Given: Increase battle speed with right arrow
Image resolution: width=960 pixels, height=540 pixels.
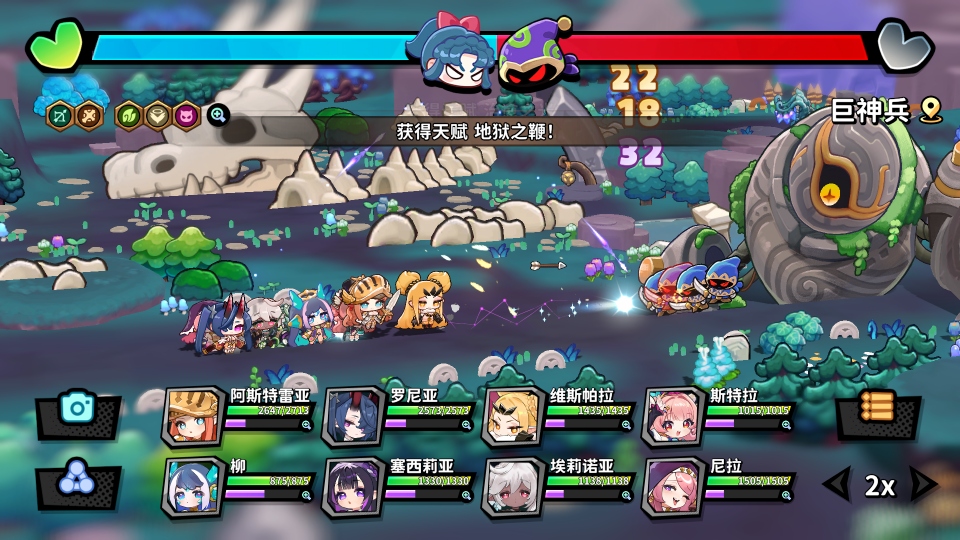Looking at the screenshot, I should click(x=923, y=486).
